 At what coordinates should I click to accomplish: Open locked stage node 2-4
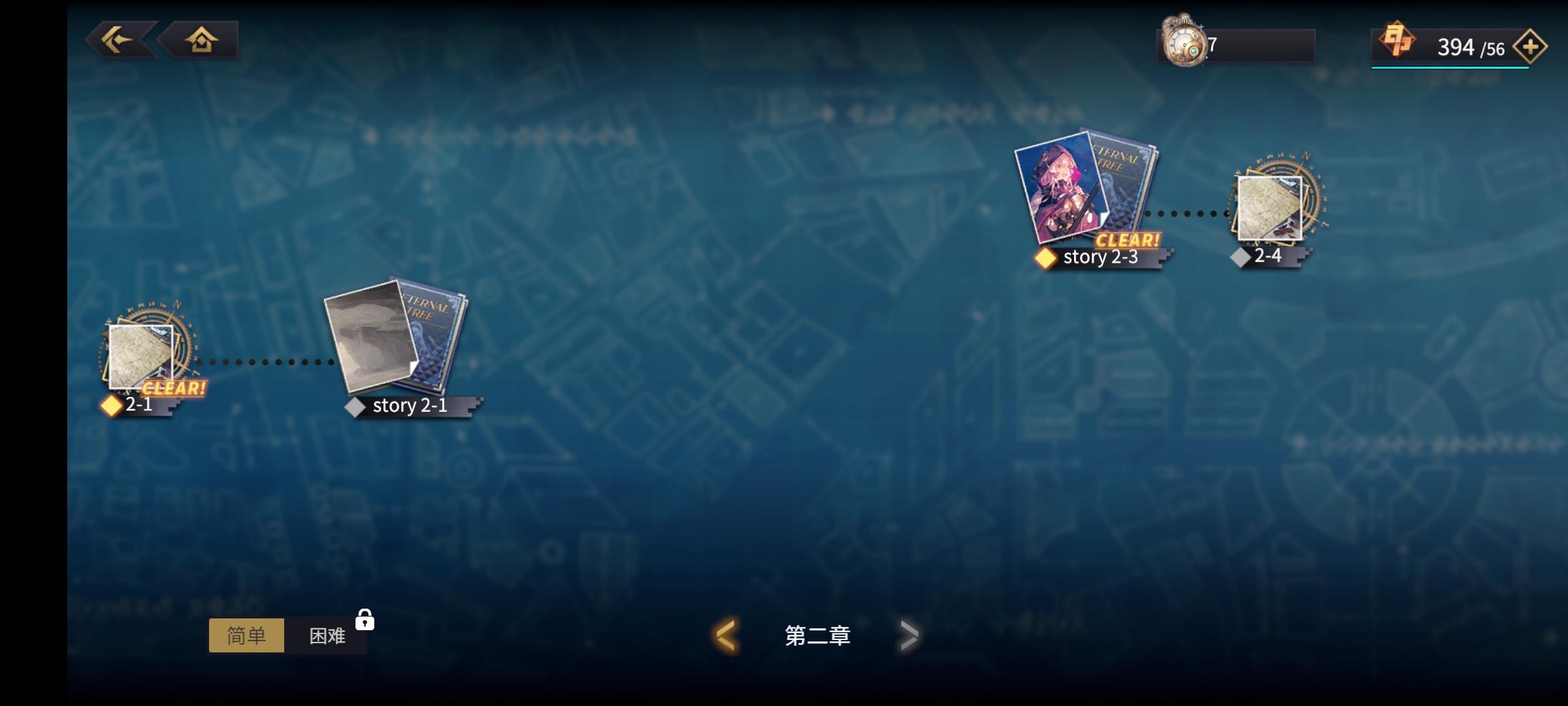pos(1271,209)
